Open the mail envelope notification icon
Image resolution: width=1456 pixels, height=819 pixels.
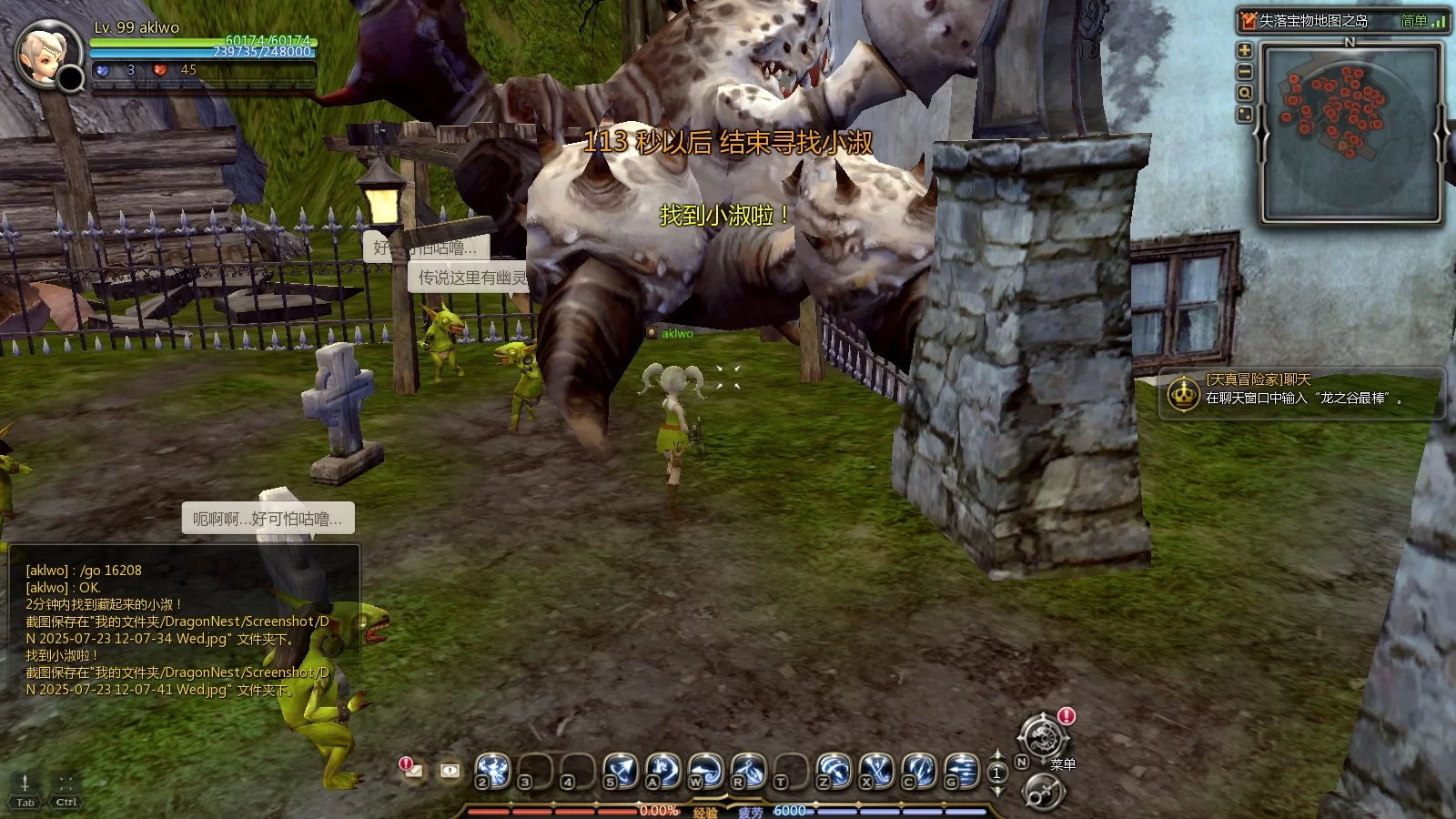coord(411,770)
